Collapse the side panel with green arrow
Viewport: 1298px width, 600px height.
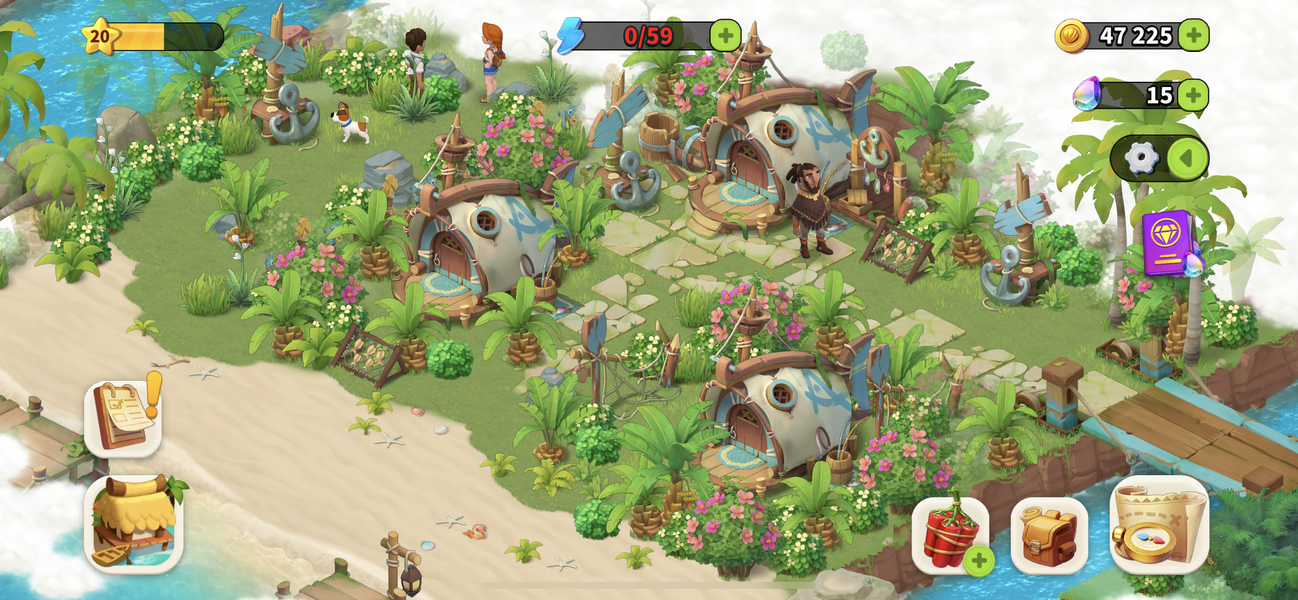[x=1187, y=158]
